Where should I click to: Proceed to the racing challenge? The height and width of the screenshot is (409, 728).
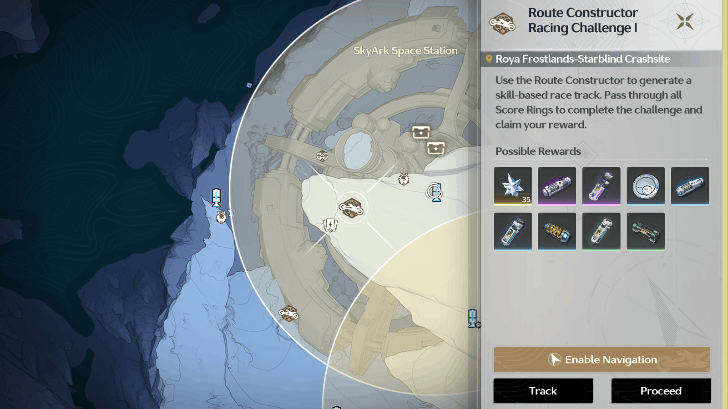(x=660, y=391)
